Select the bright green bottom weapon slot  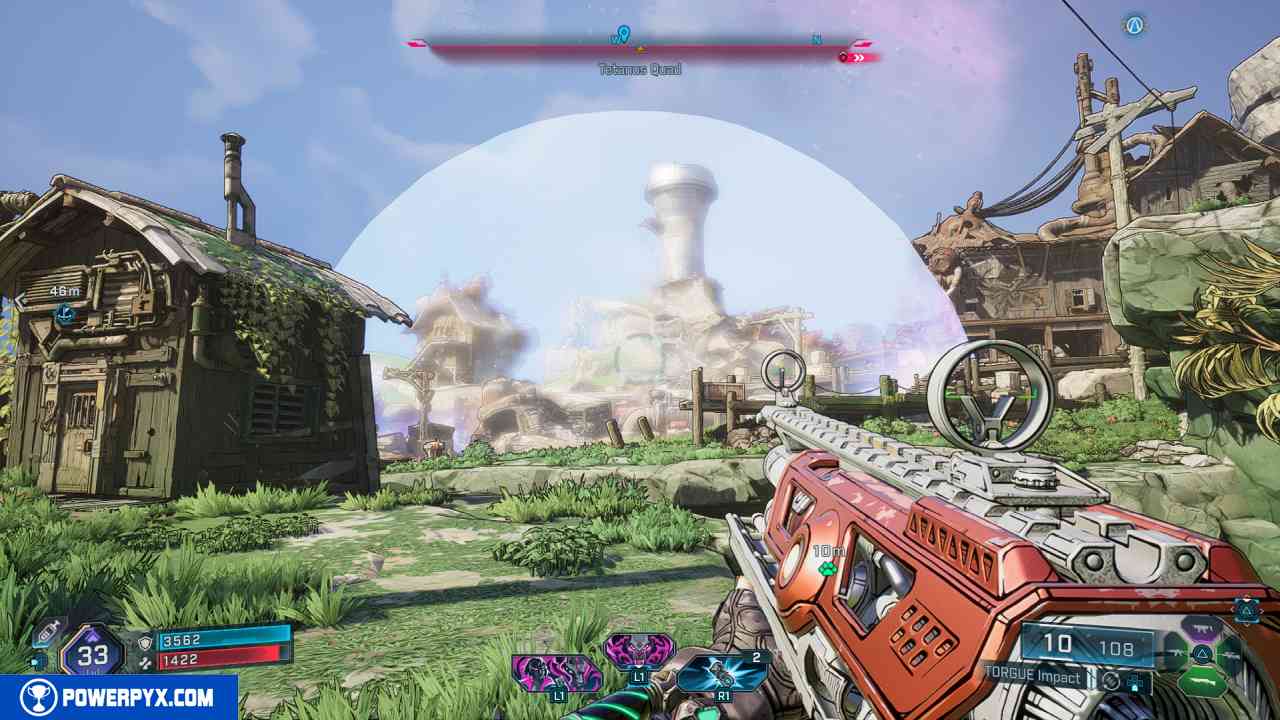pyautogui.click(x=1202, y=685)
